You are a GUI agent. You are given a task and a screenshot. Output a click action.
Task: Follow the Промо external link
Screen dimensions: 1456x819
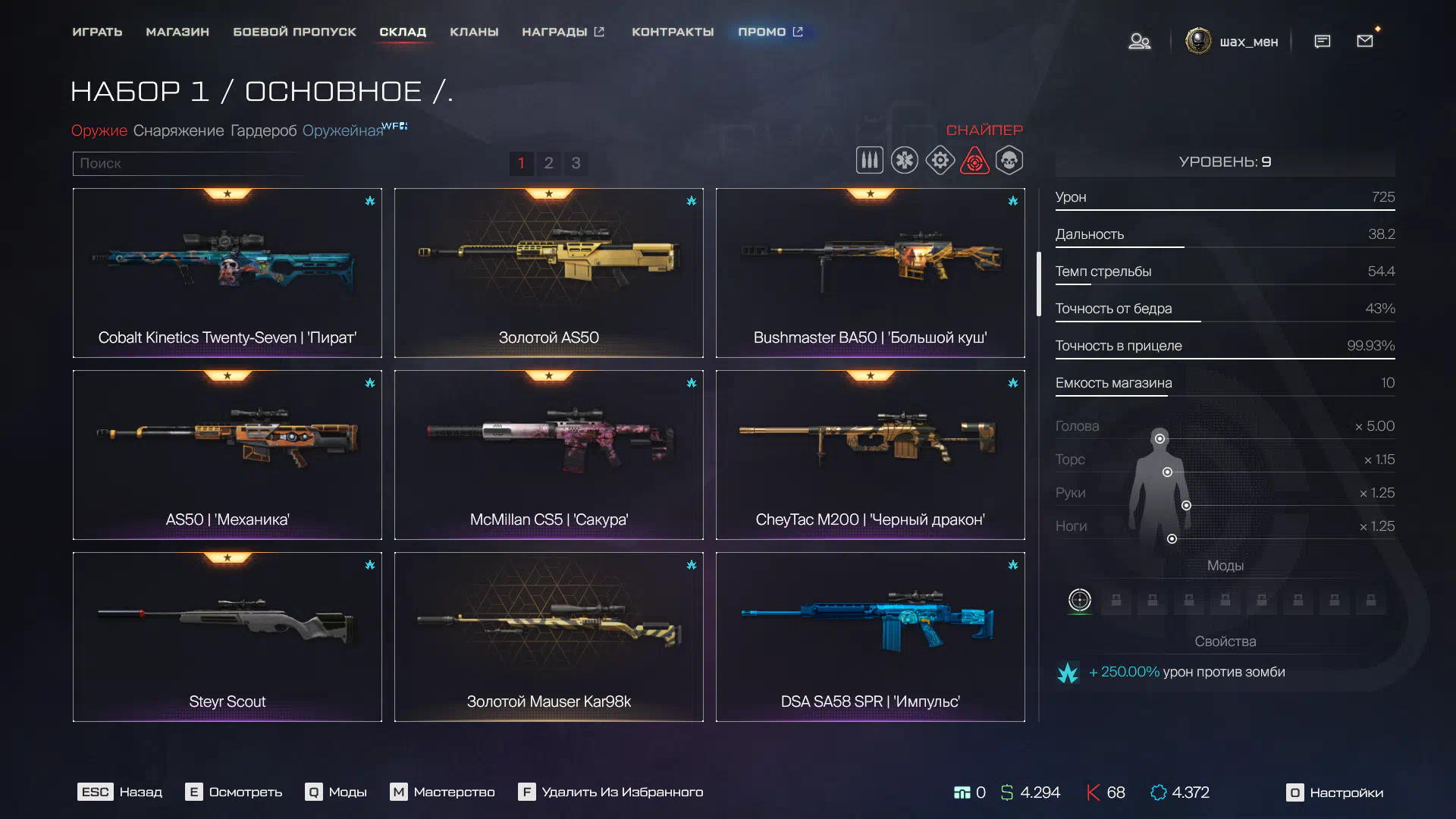point(770,32)
